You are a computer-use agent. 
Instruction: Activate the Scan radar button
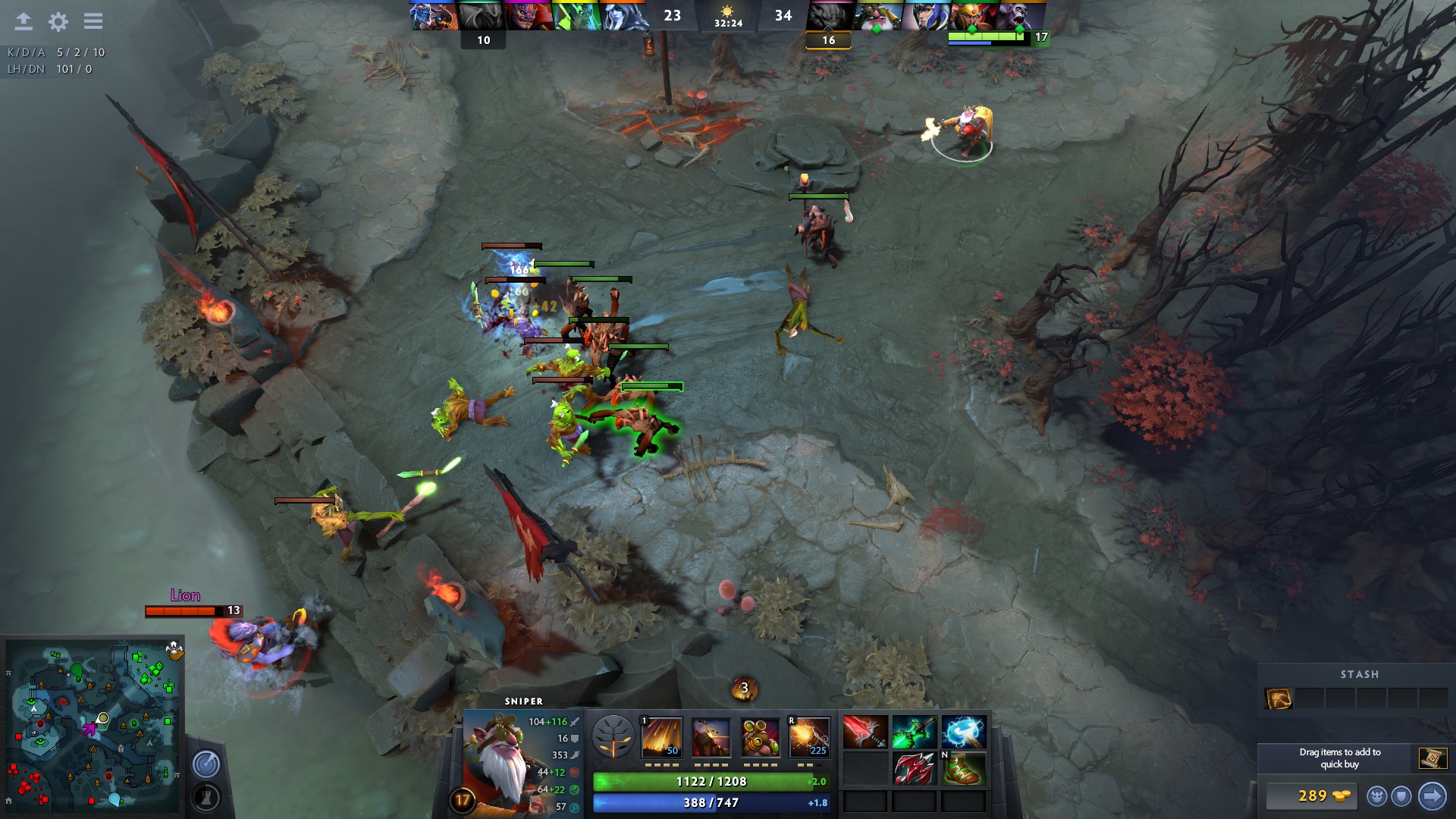coord(206,764)
